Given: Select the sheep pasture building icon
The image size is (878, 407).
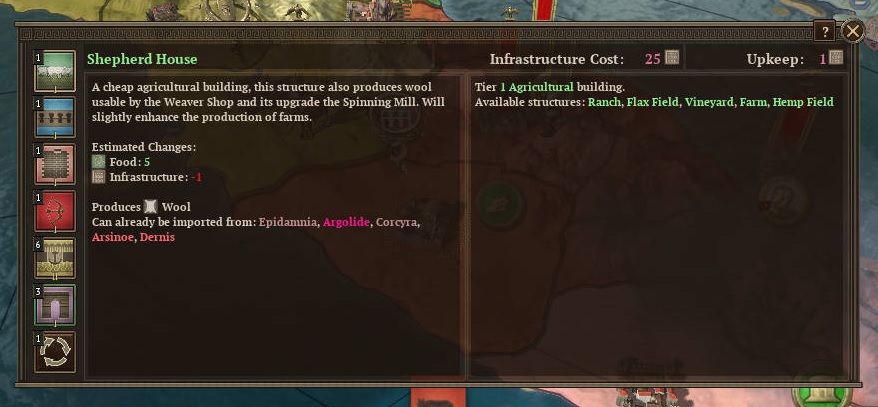Looking at the screenshot, I should pos(55,74).
